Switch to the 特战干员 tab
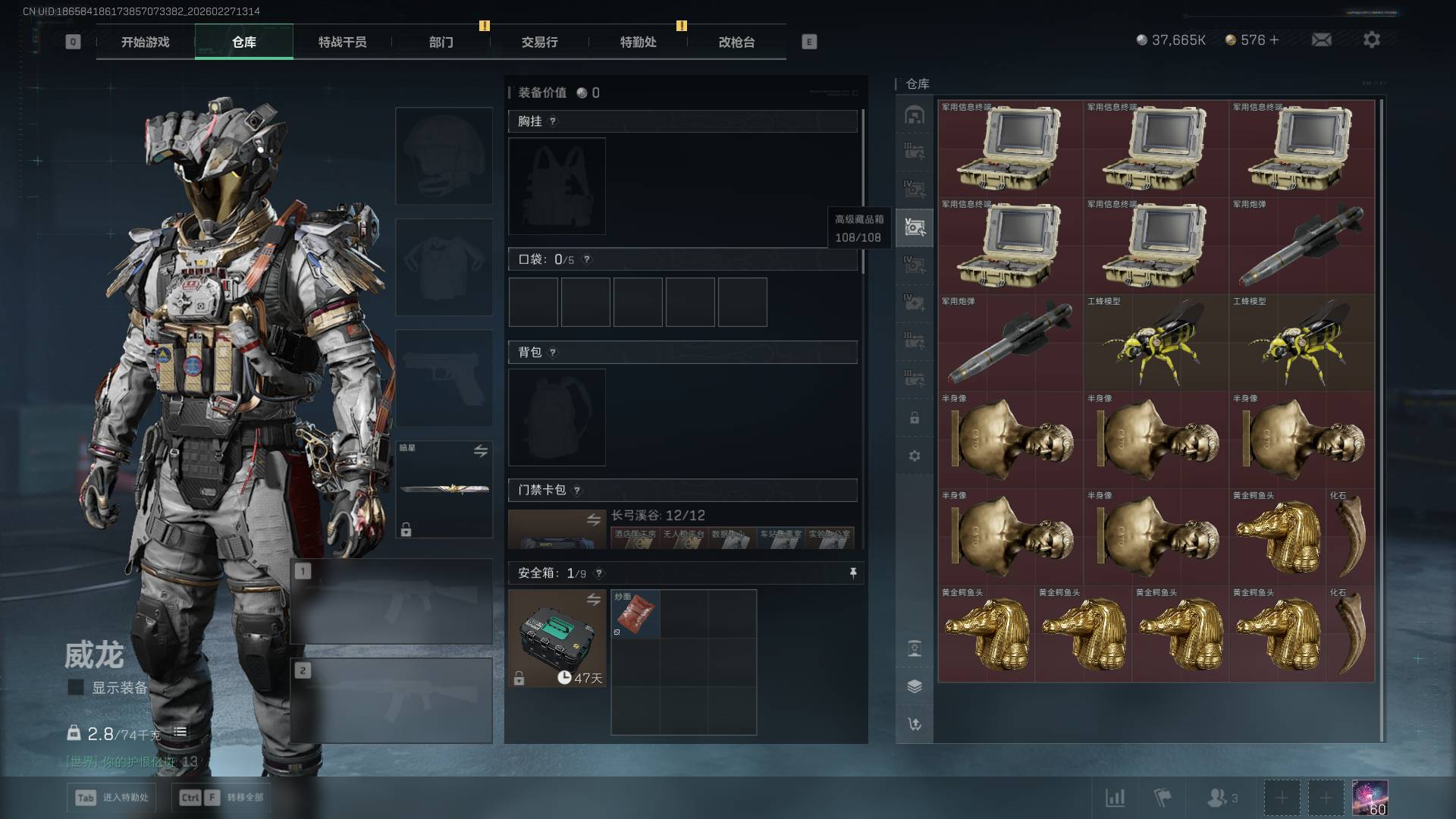 (342, 42)
